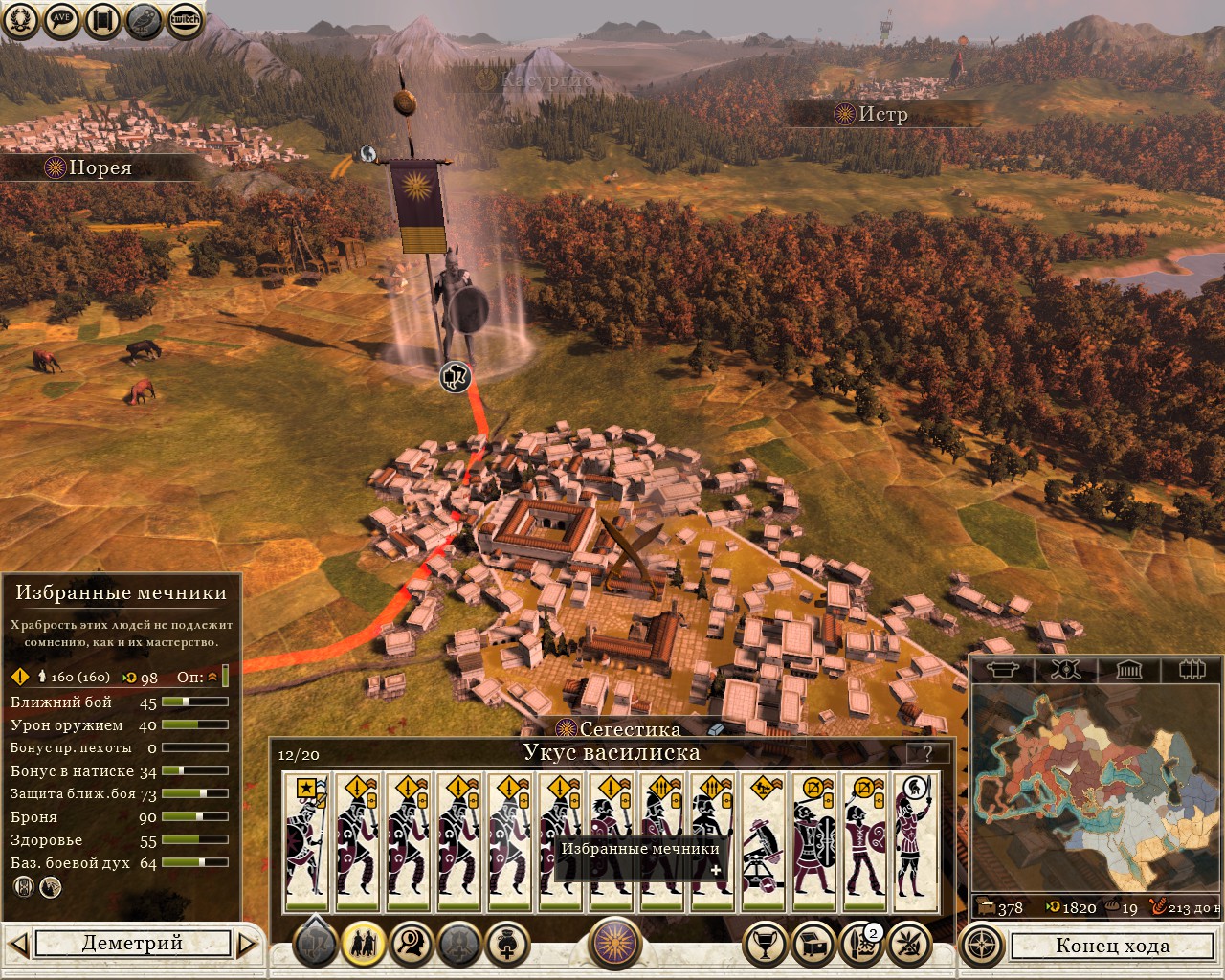
Task: Open the AVE speech bubble chat
Action: tap(62, 20)
